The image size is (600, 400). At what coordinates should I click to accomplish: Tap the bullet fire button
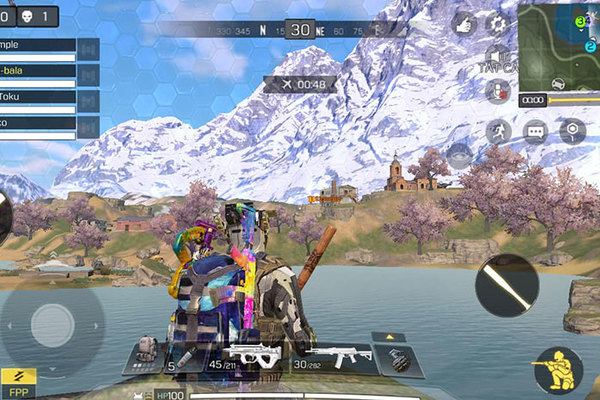point(507,285)
